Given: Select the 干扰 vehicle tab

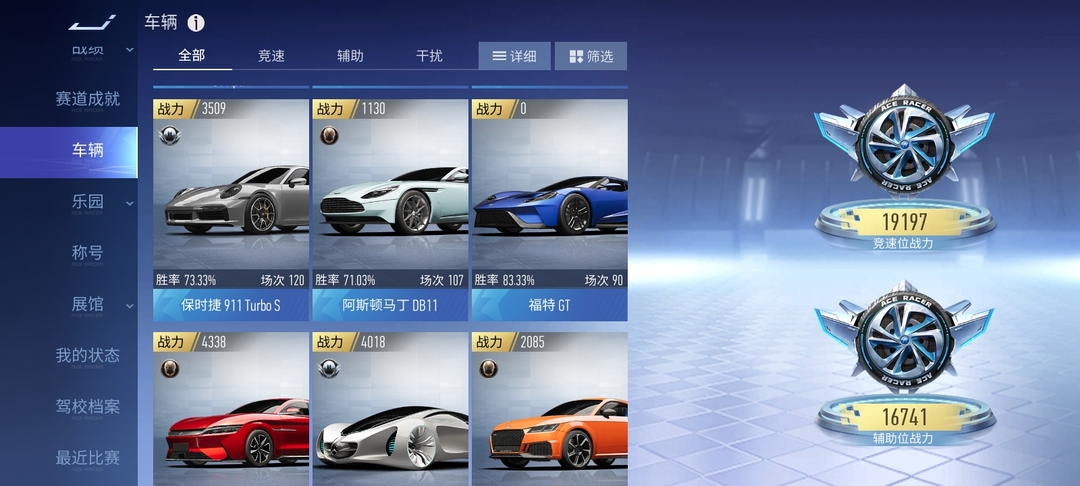Looking at the screenshot, I should click(x=429, y=56).
